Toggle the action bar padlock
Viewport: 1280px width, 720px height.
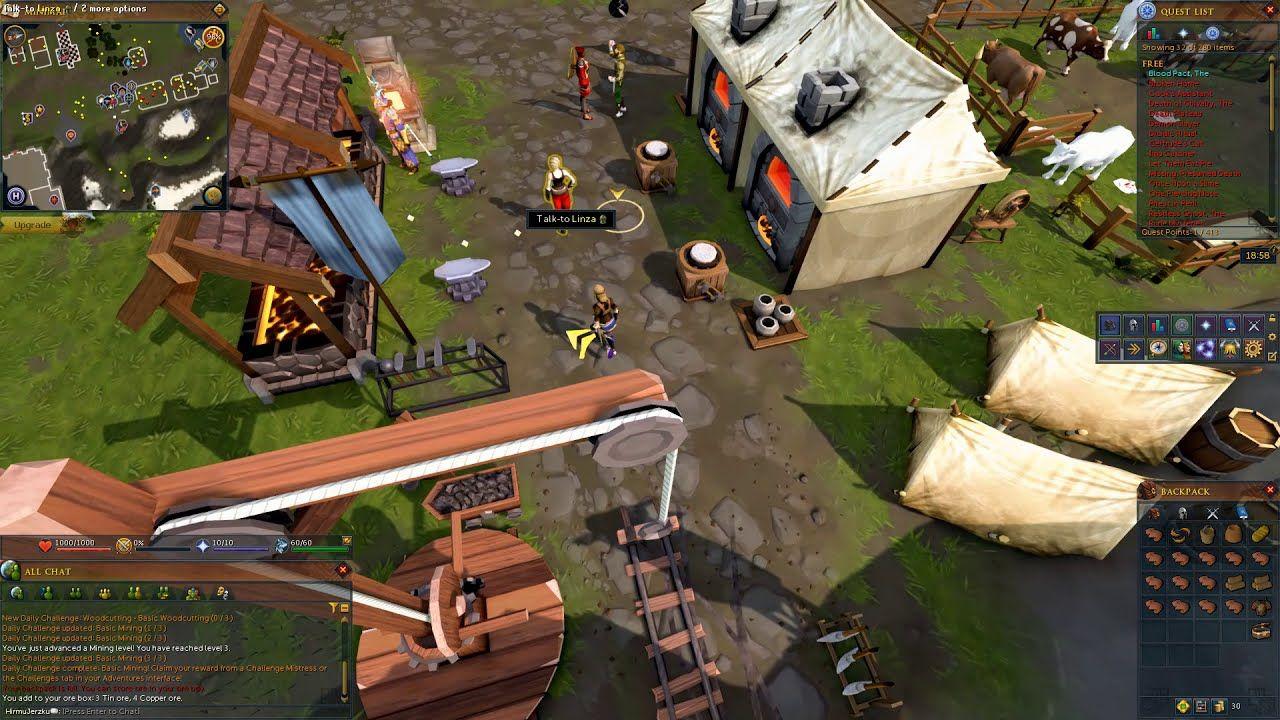pos(1272,319)
